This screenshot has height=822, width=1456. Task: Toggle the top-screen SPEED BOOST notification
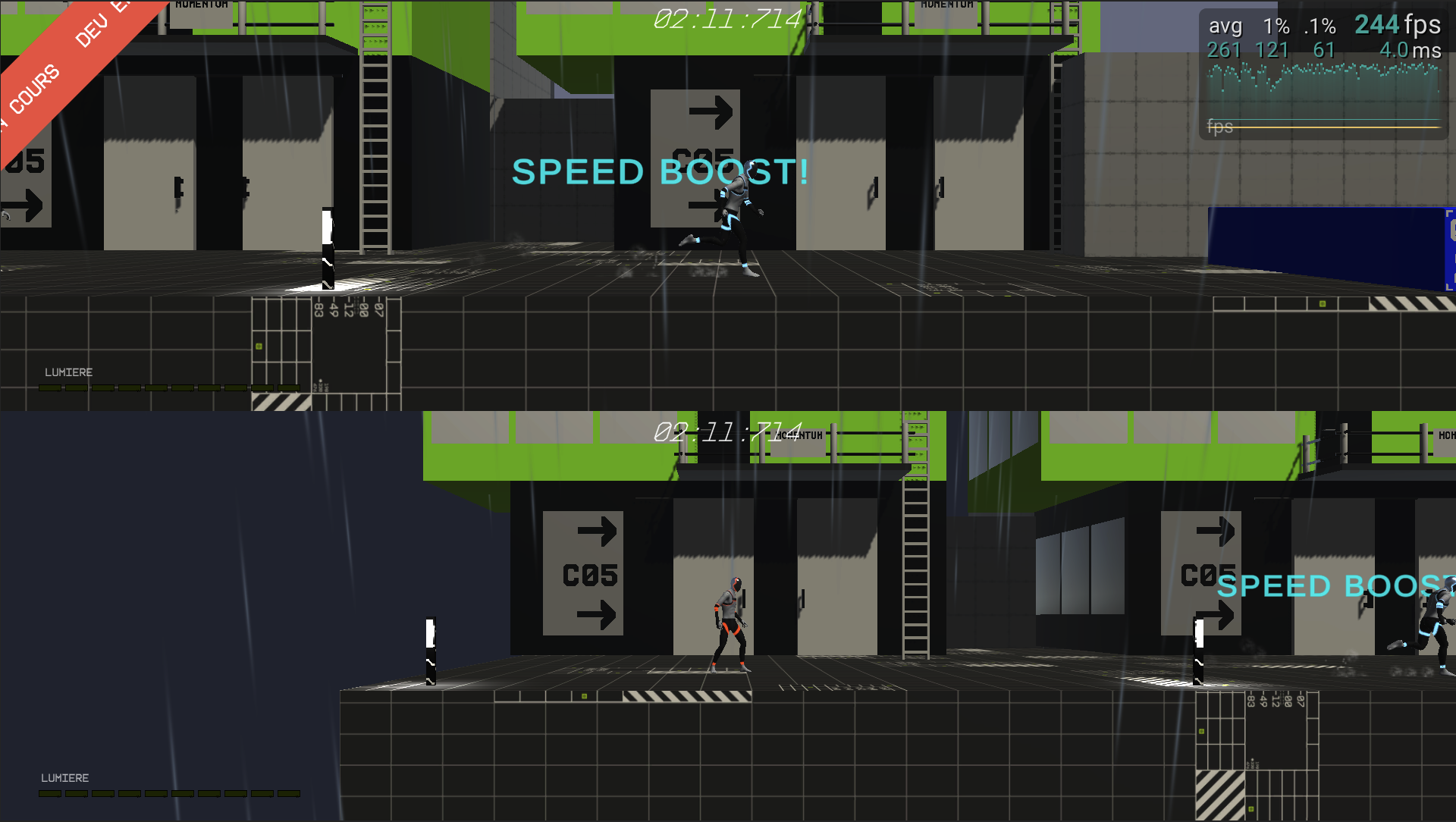[x=660, y=171]
